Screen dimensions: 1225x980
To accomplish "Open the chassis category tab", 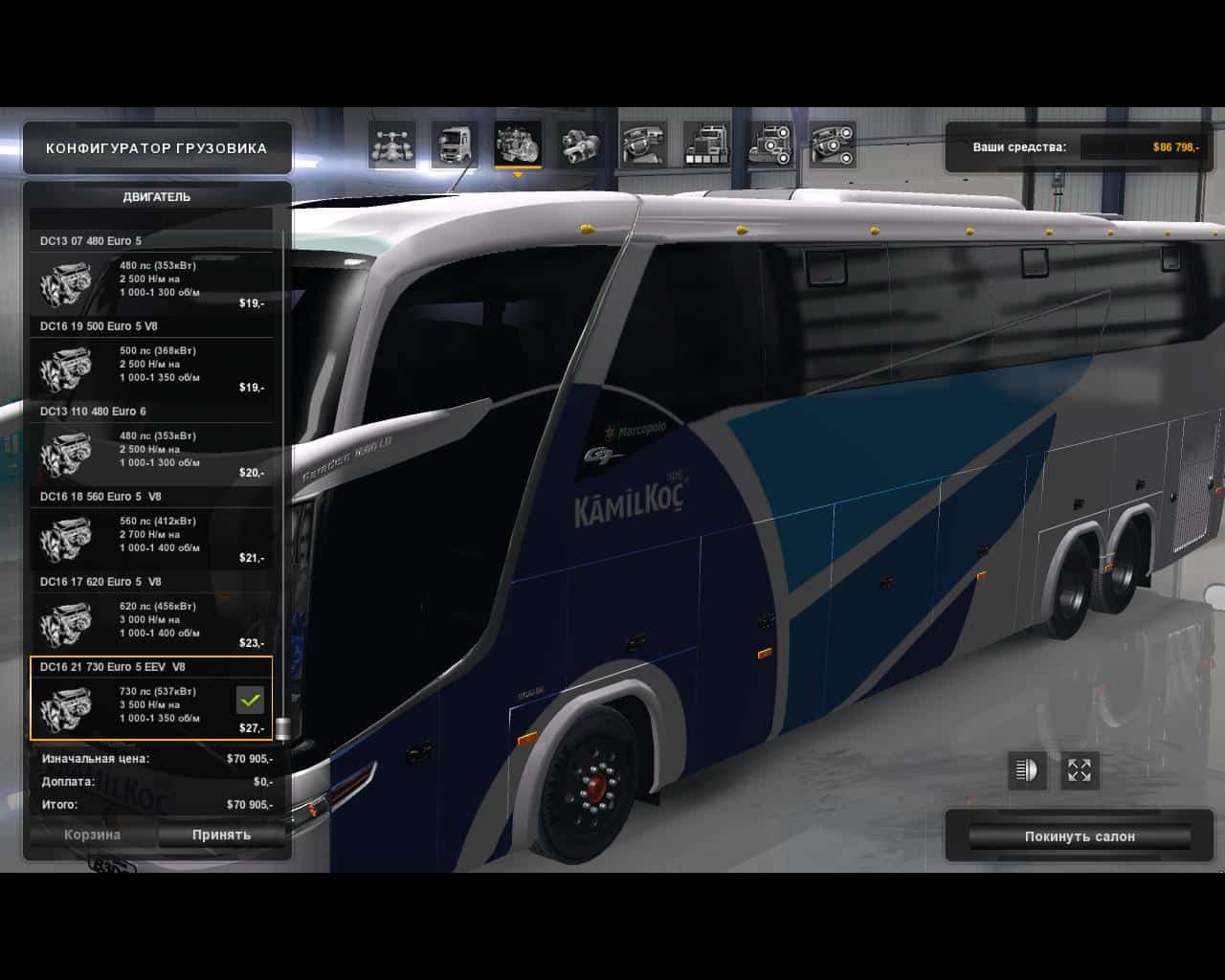I will click(x=392, y=145).
